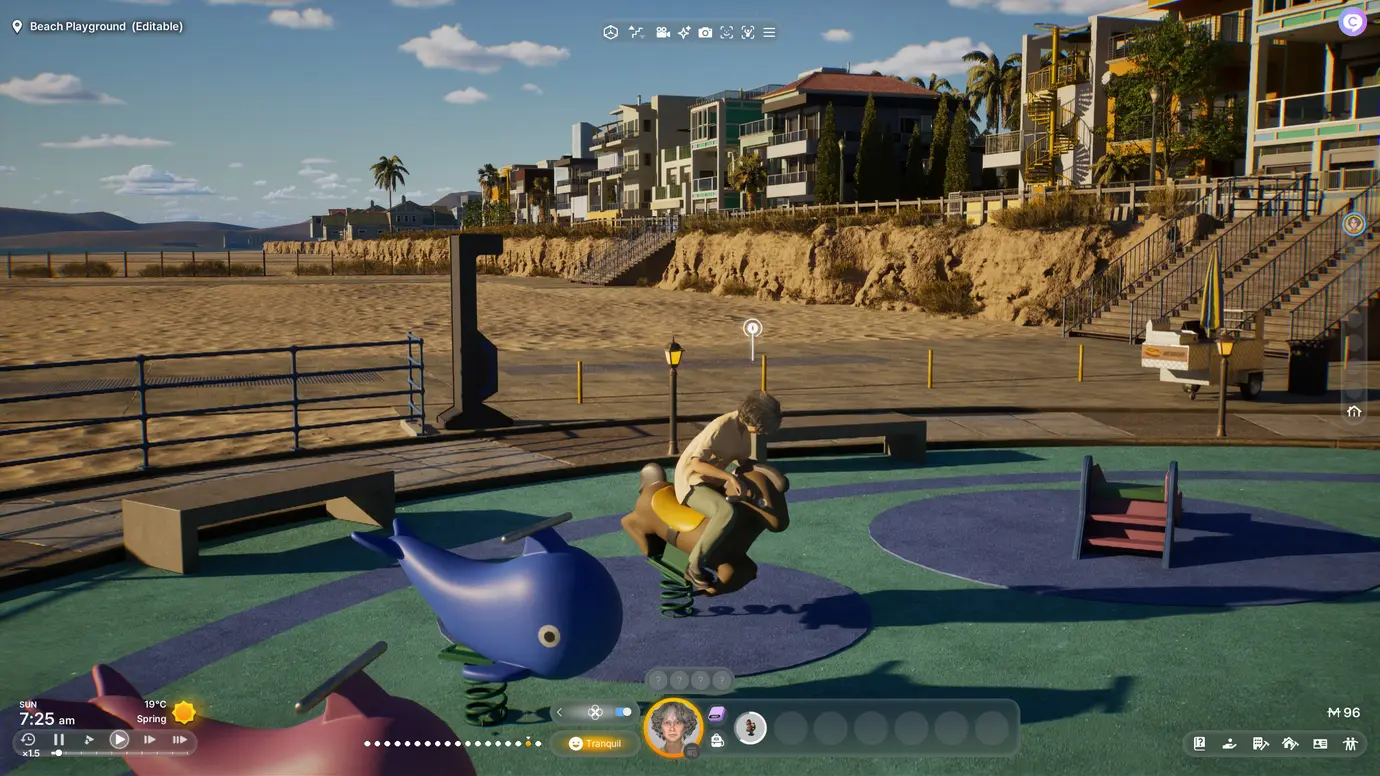The height and width of the screenshot is (776, 1380).
Task: Click the clock history rewind icon
Action: 28,740
